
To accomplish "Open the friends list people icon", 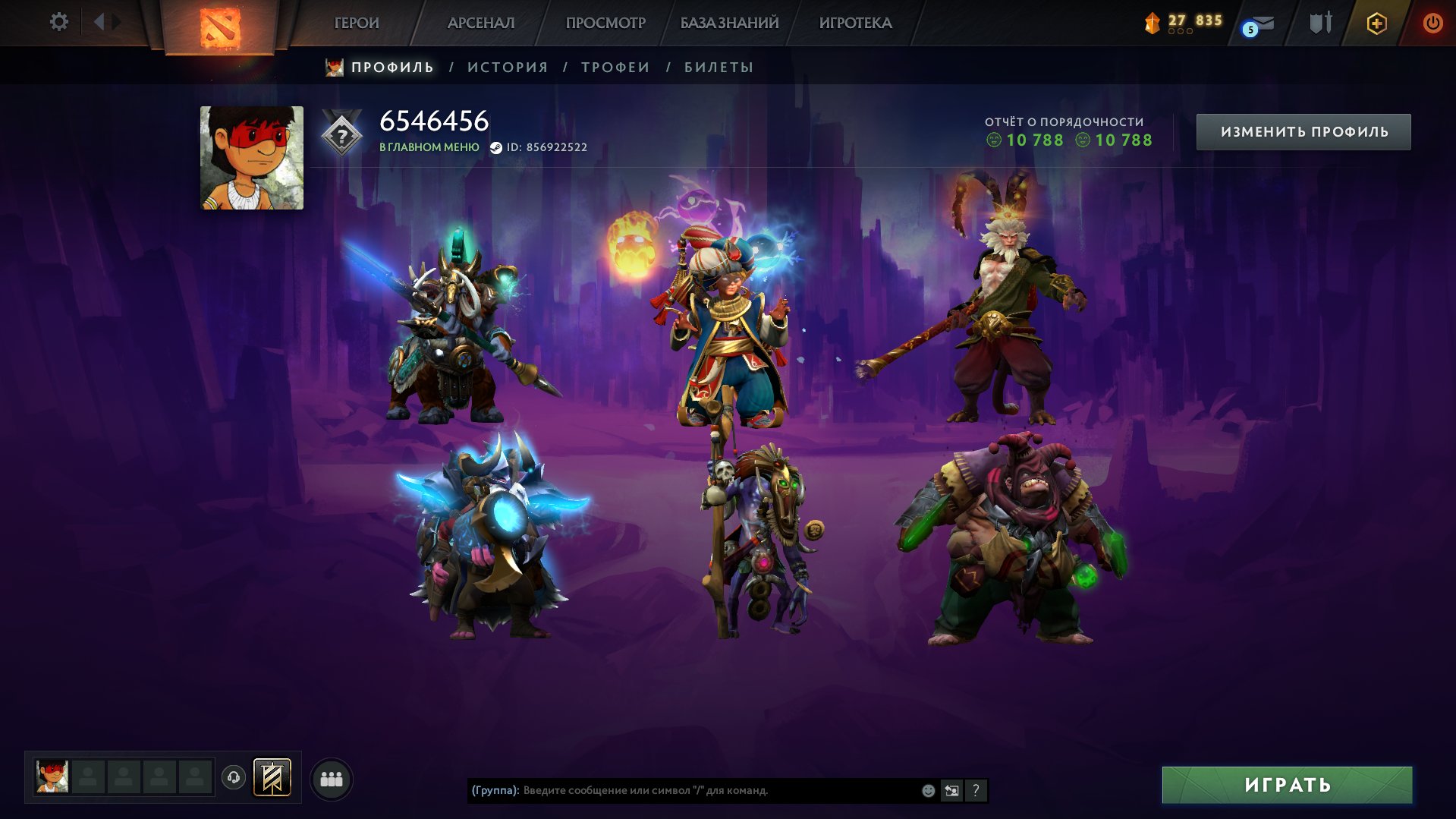I will 332,778.
